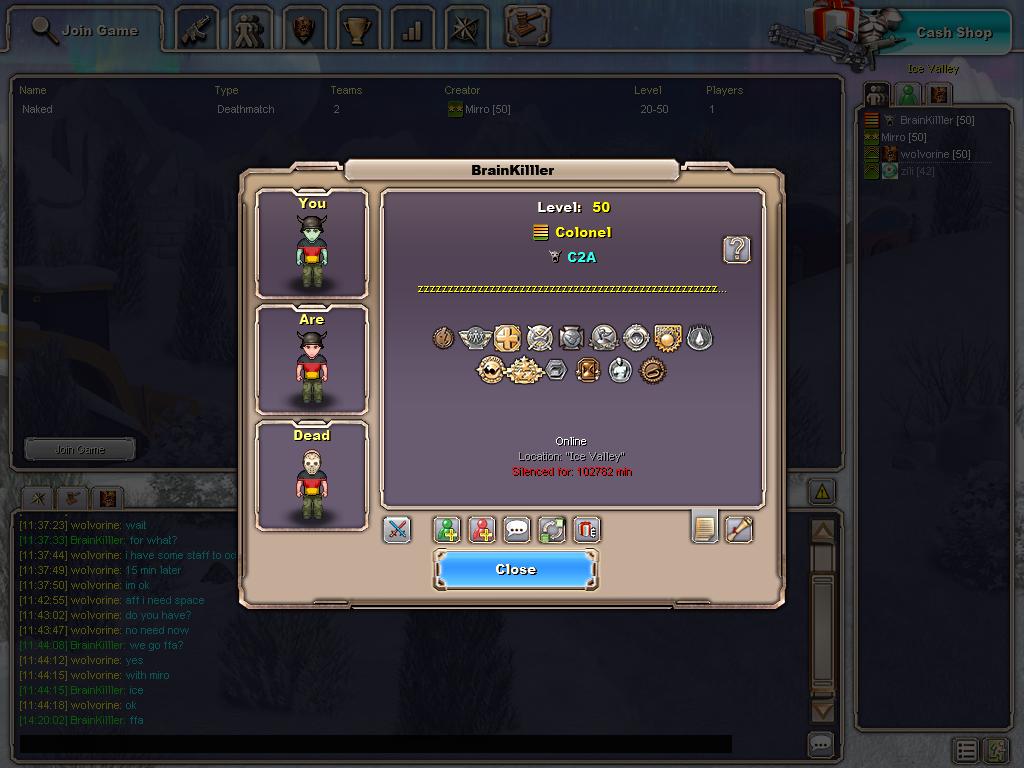1024x768 pixels.
Task: Click the question mark help button
Action: [x=736, y=249]
